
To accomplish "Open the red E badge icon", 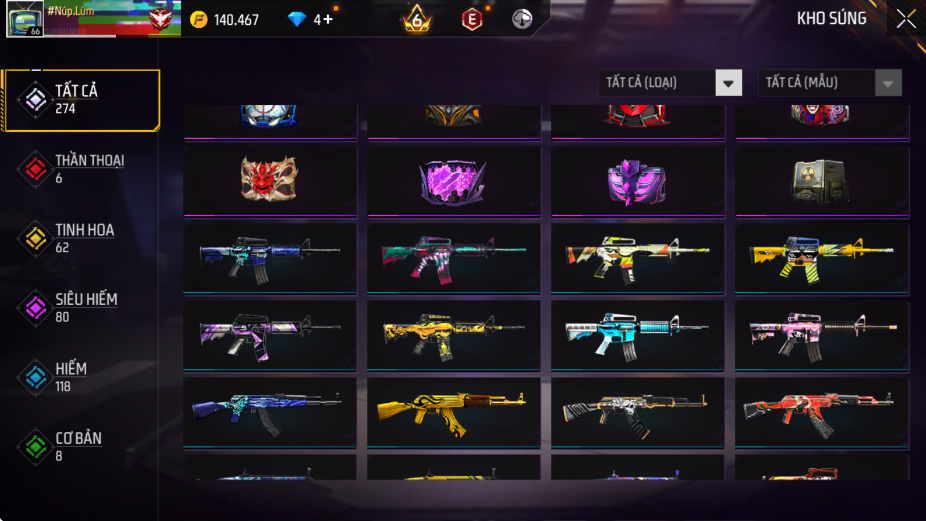I will tap(471, 19).
